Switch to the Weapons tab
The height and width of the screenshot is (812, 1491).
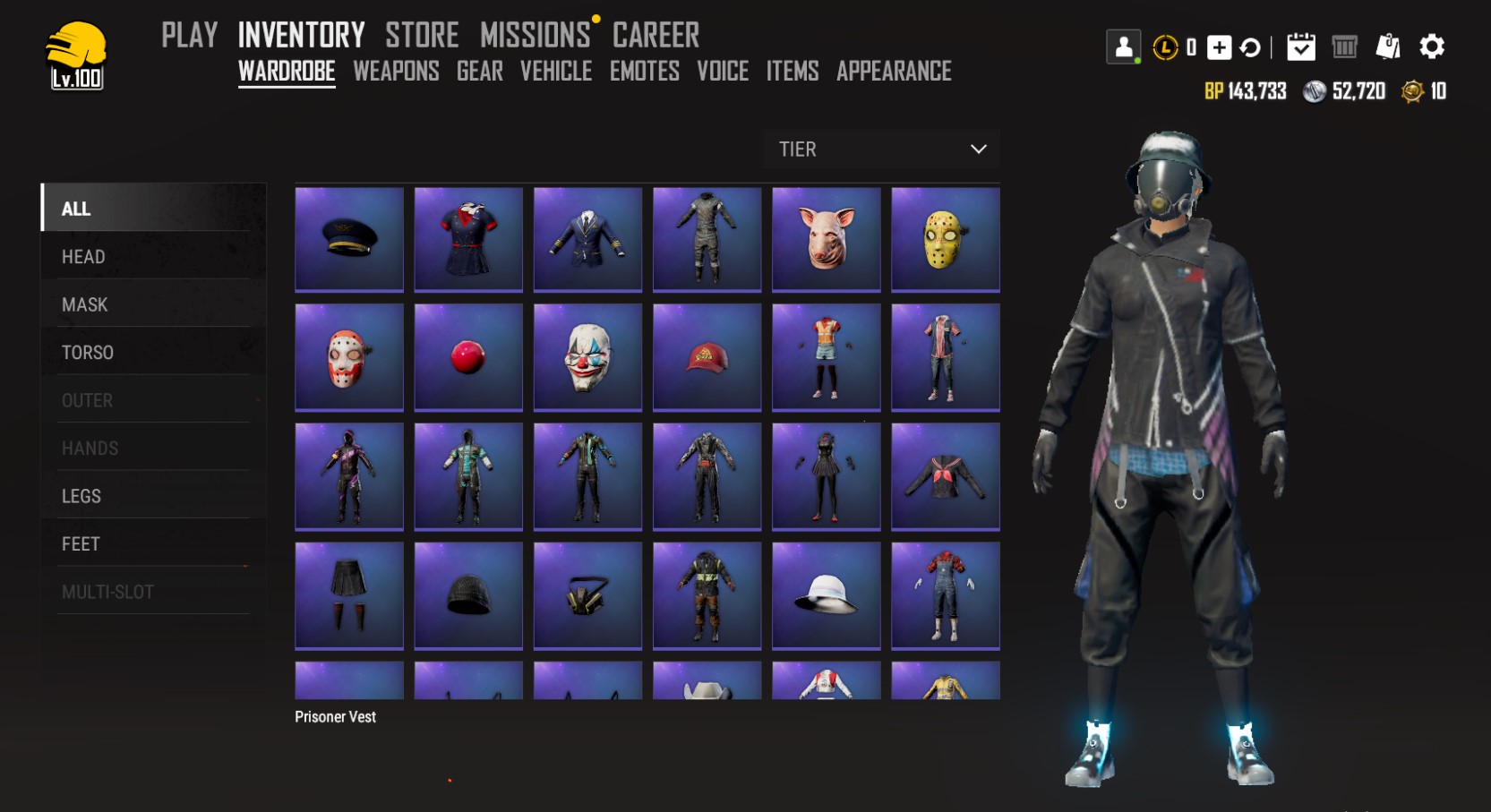pos(396,72)
